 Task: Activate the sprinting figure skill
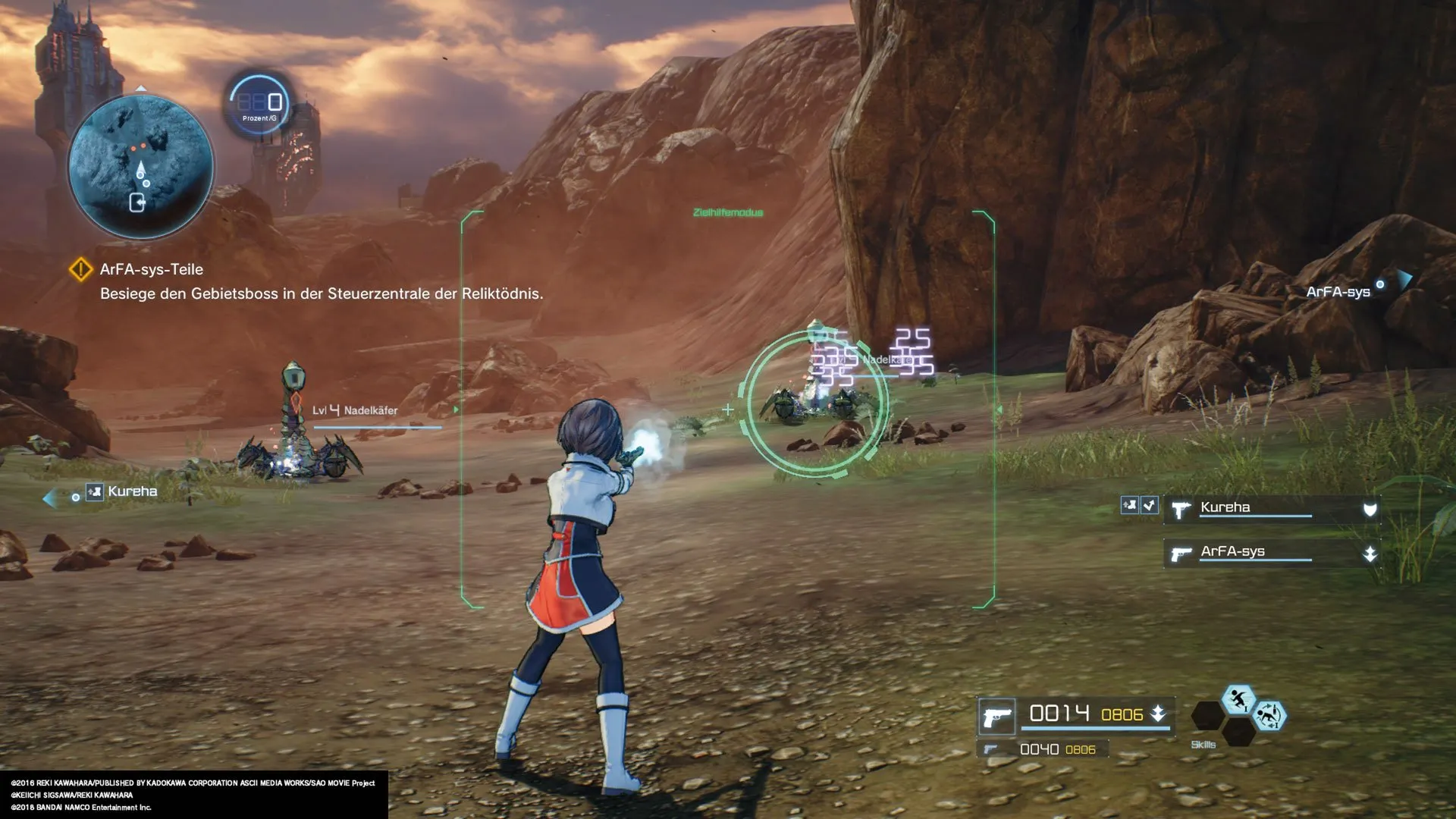(x=1238, y=698)
